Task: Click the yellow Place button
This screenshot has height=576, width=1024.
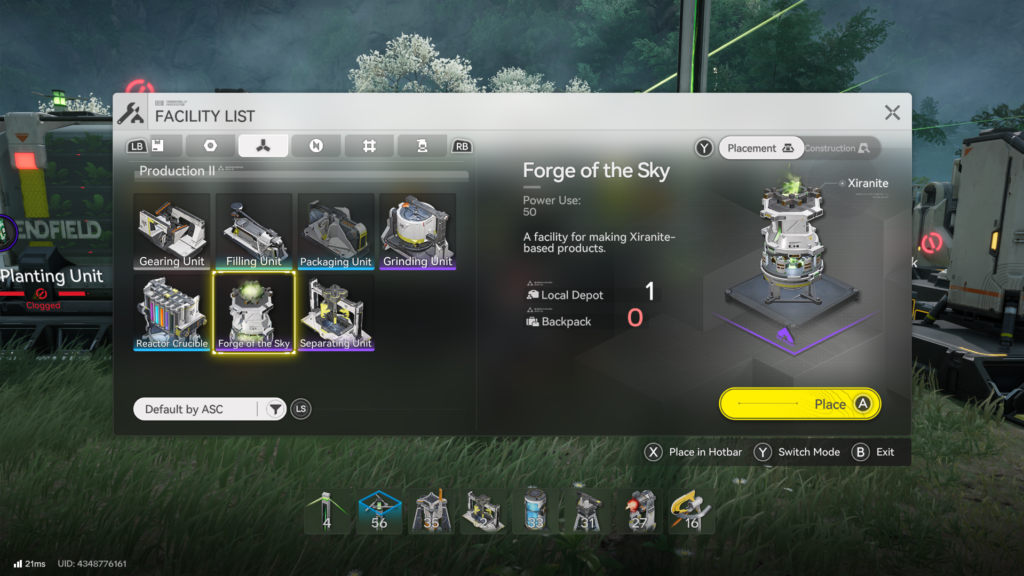Action: (x=800, y=404)
